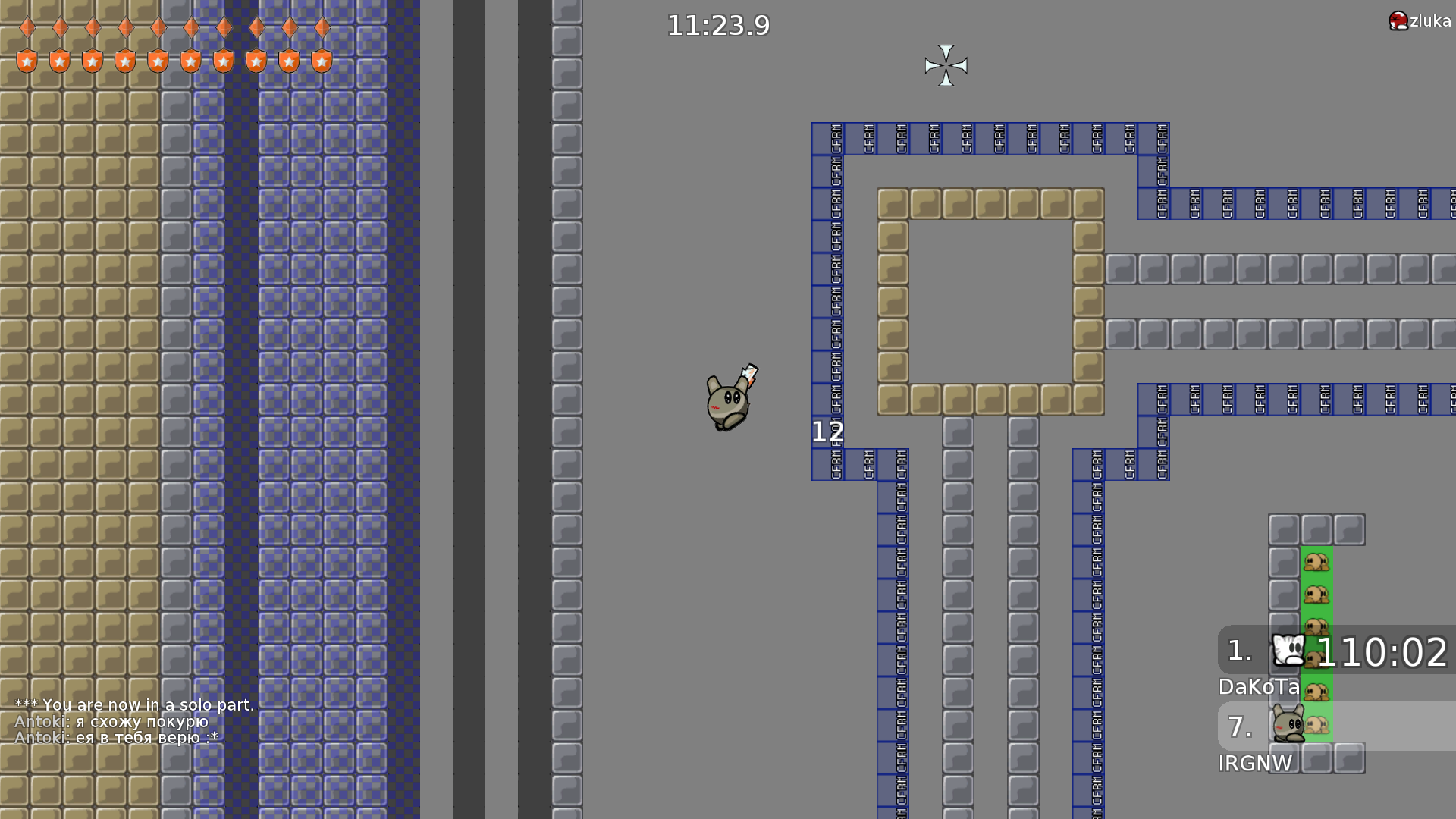This screenshot has height=819, width=1456.
Task: Select DaKoTa's white cat tee skin
Action: 1287,649
